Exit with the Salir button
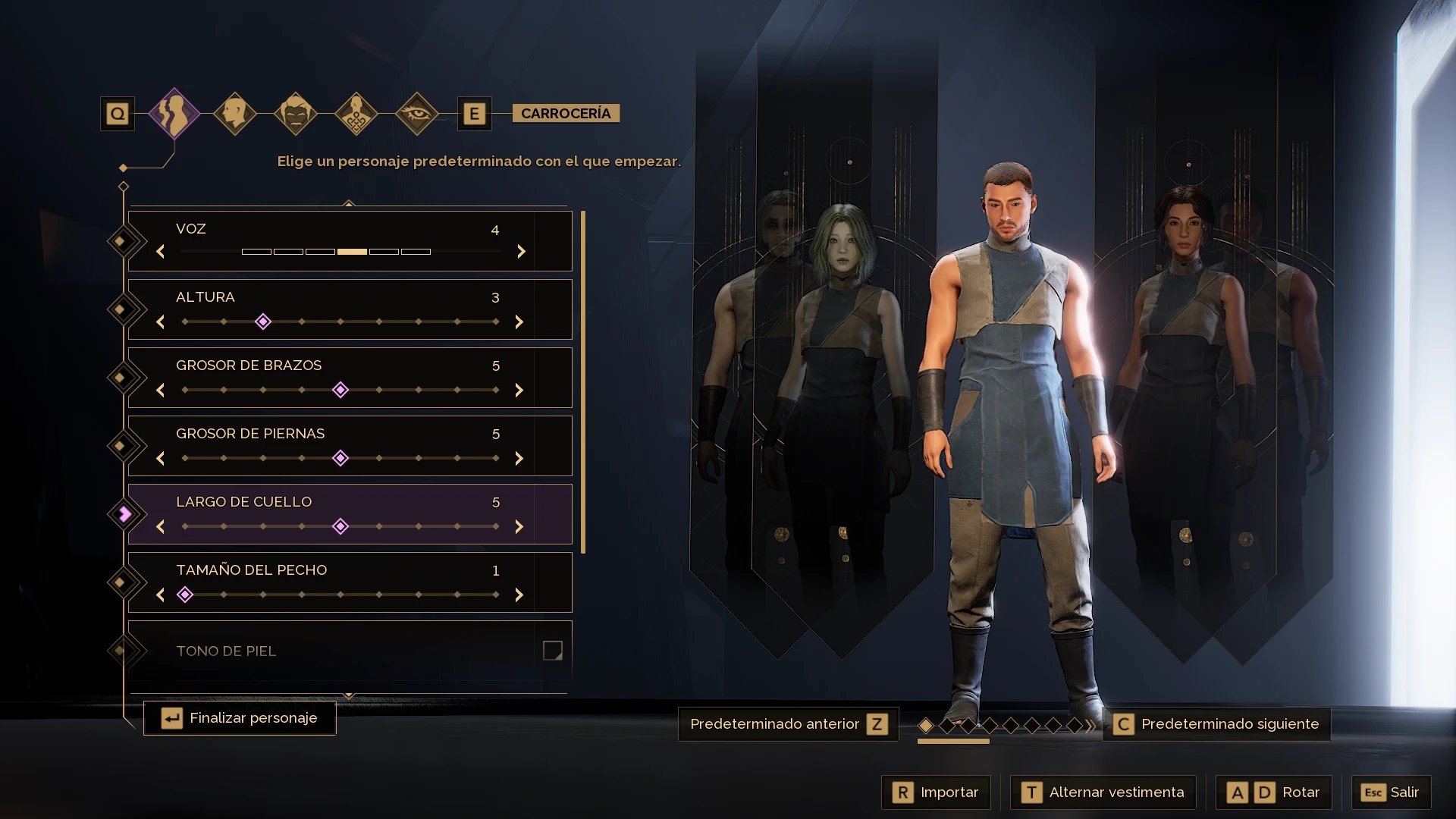This screenshot has width=1456, height=819. pos(1391,792)
